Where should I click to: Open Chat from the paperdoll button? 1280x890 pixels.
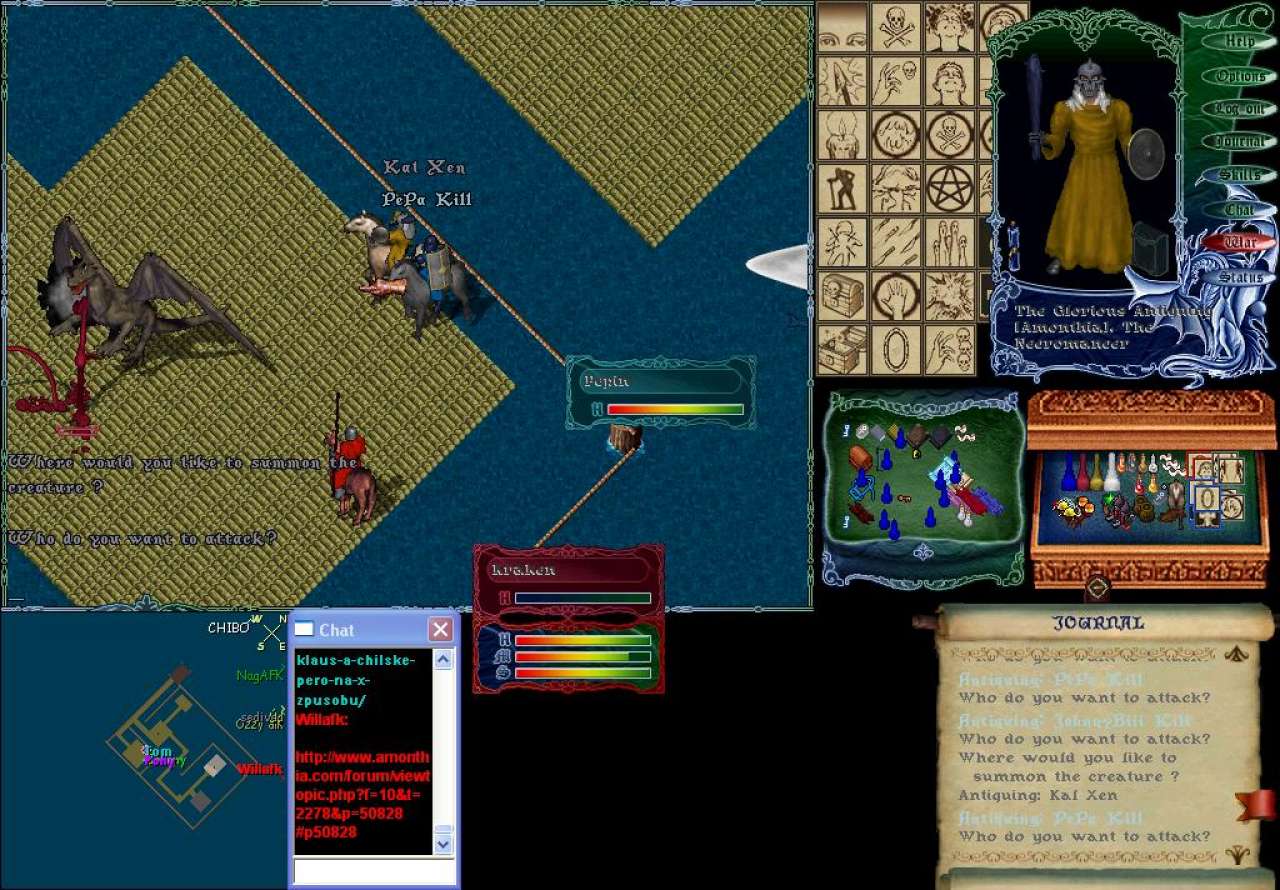tap(1239, 210)
